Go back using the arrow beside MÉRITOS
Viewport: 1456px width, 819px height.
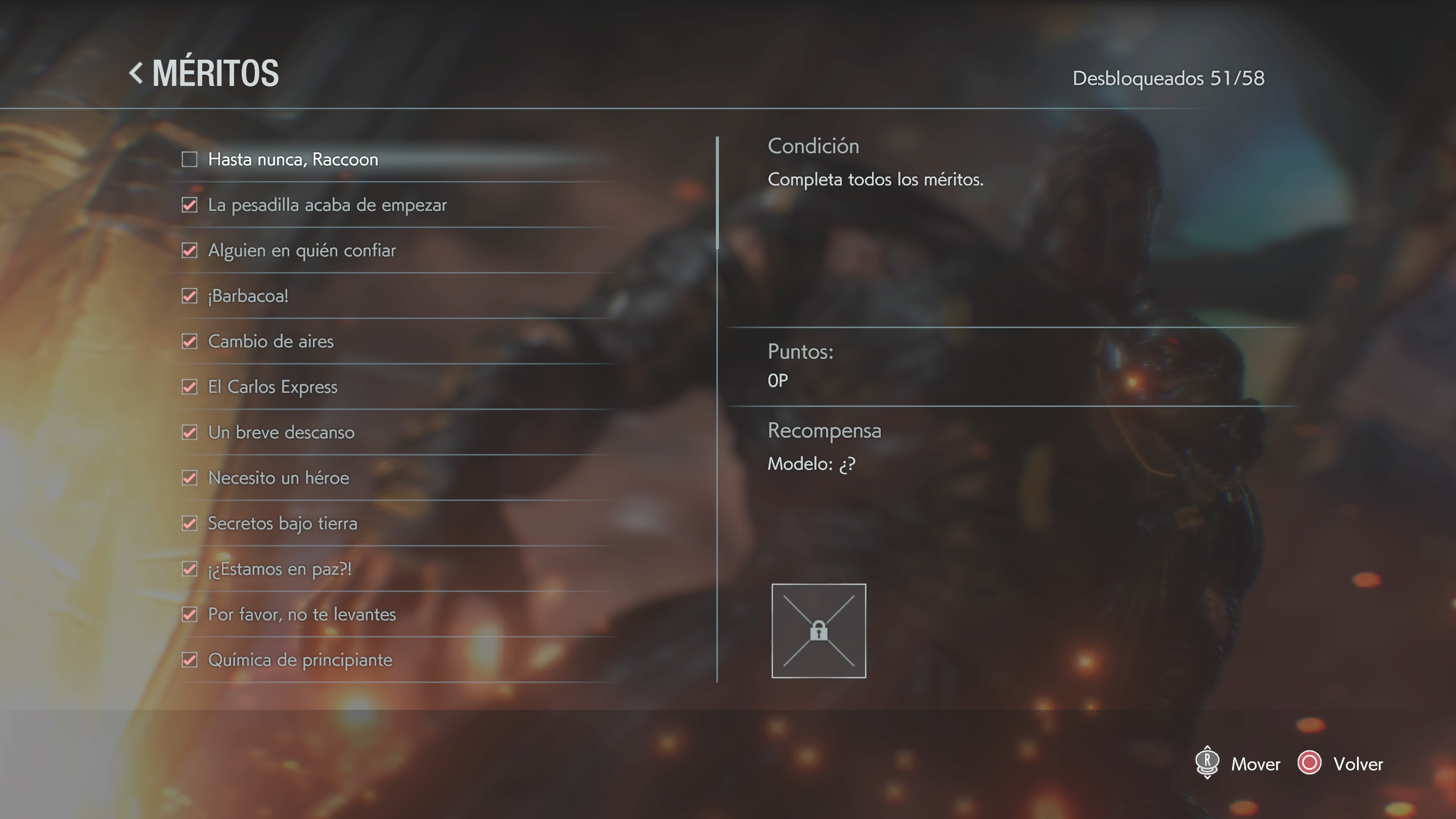pyautogui.click(x=136, y=74)
